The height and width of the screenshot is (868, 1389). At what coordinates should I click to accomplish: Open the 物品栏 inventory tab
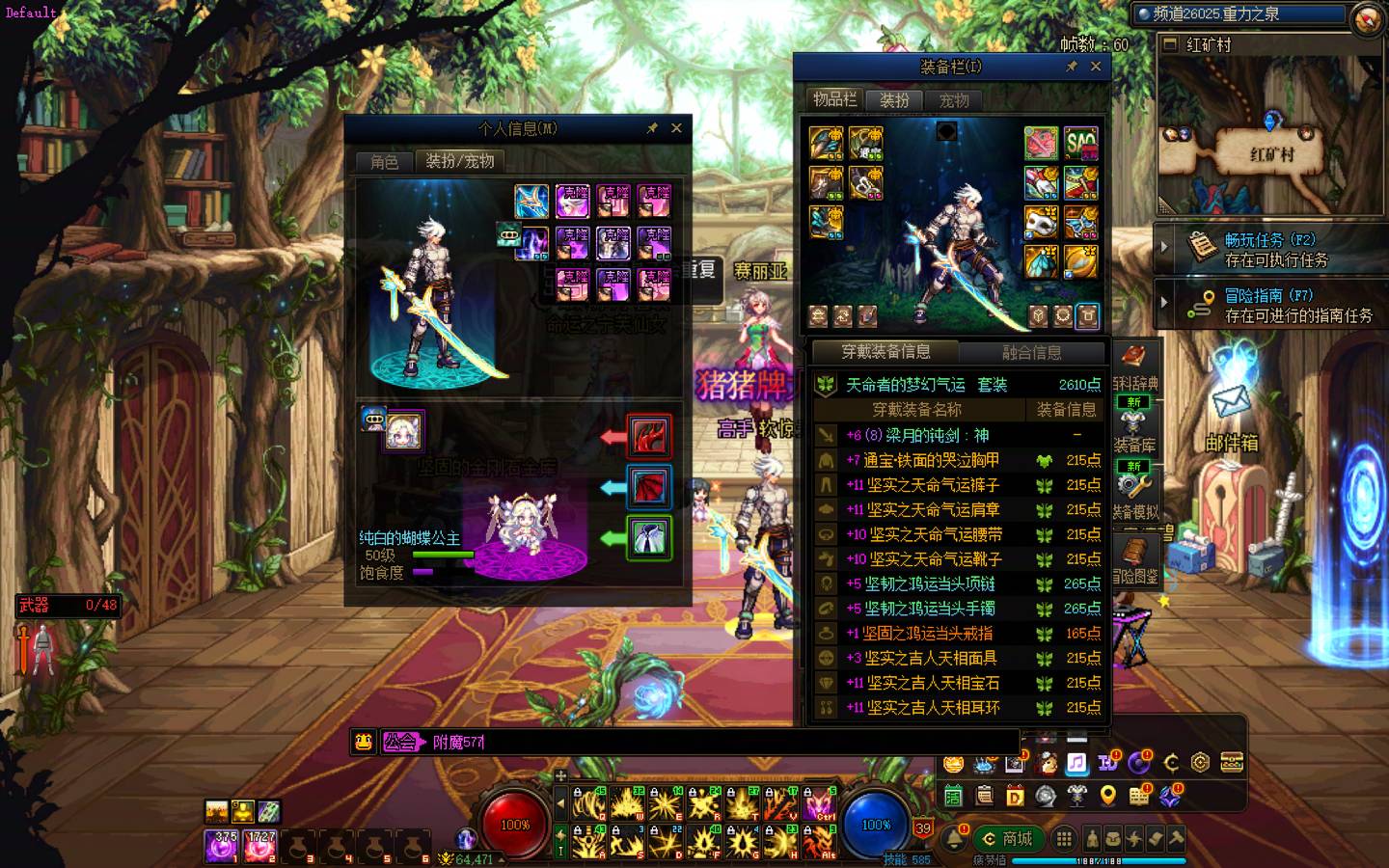[x=834, y=99]
